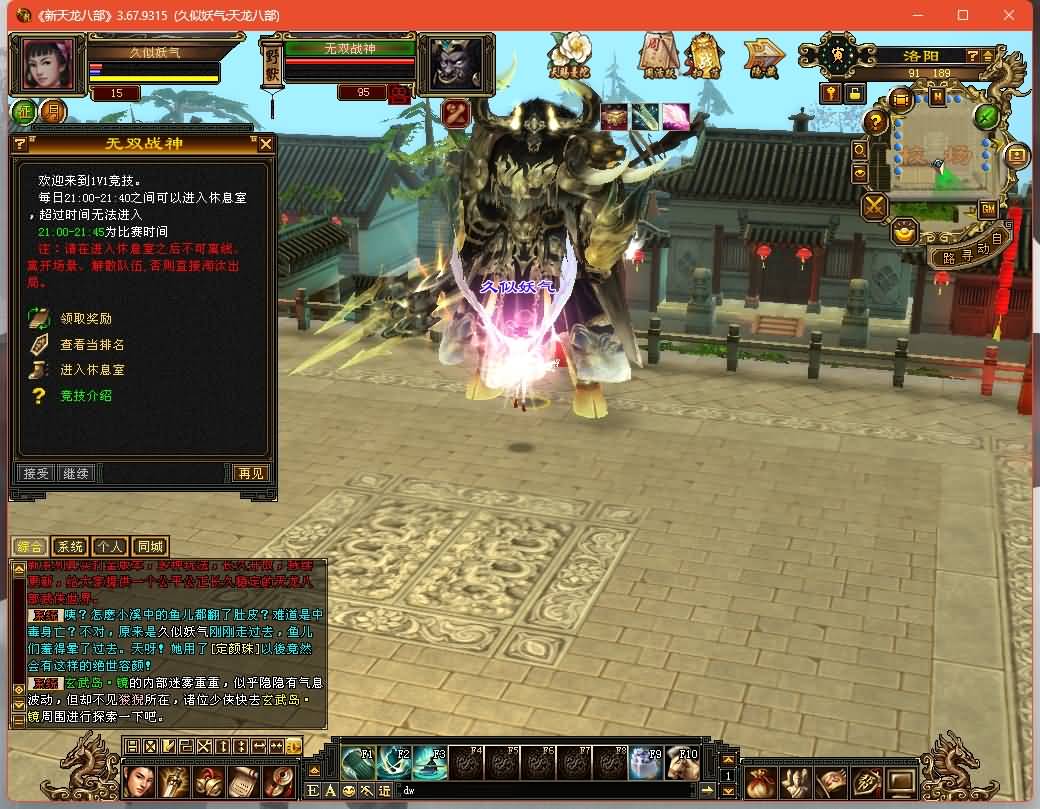The width and height of the screenshot is (1040, 809).
Task: Click the crossed swords icon beside the minimap
Action: coord(875,207)
